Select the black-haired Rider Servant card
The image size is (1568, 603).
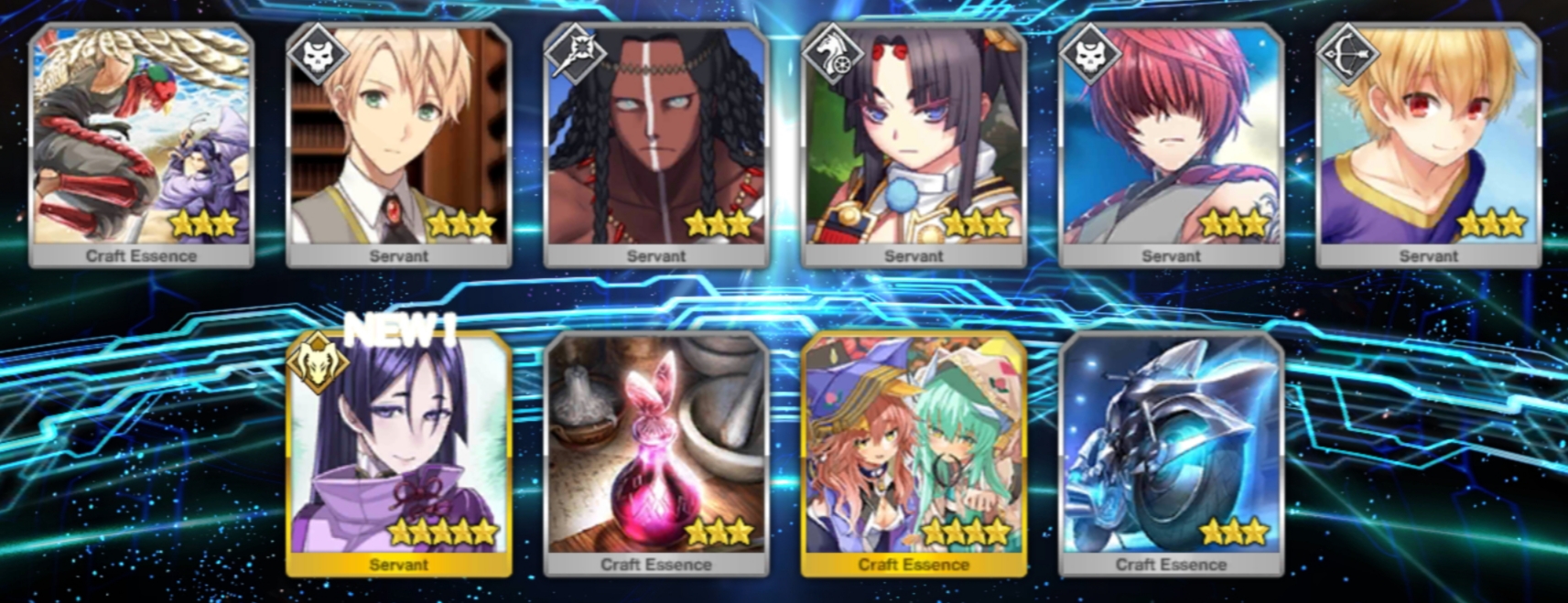914,145
